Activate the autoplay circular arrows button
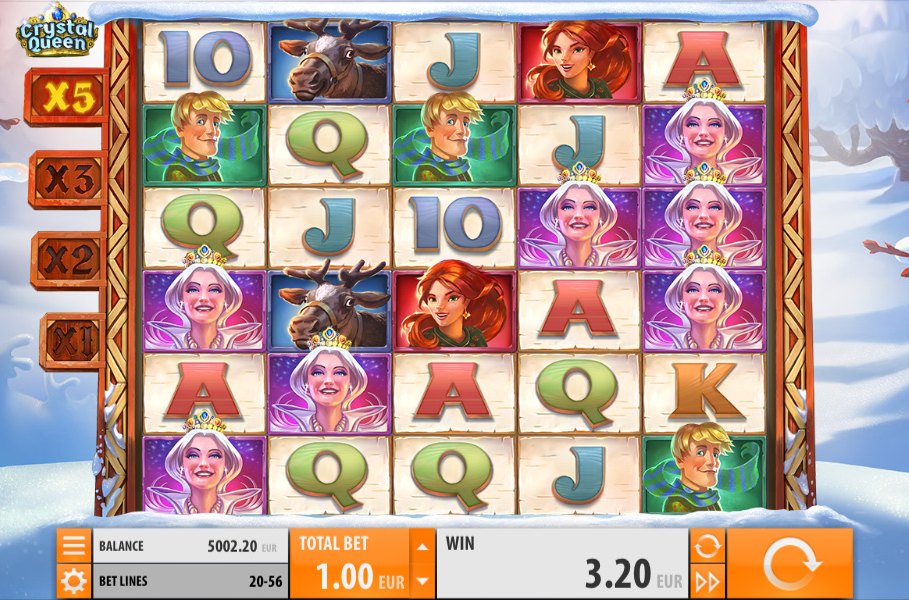 coord(707,546)
